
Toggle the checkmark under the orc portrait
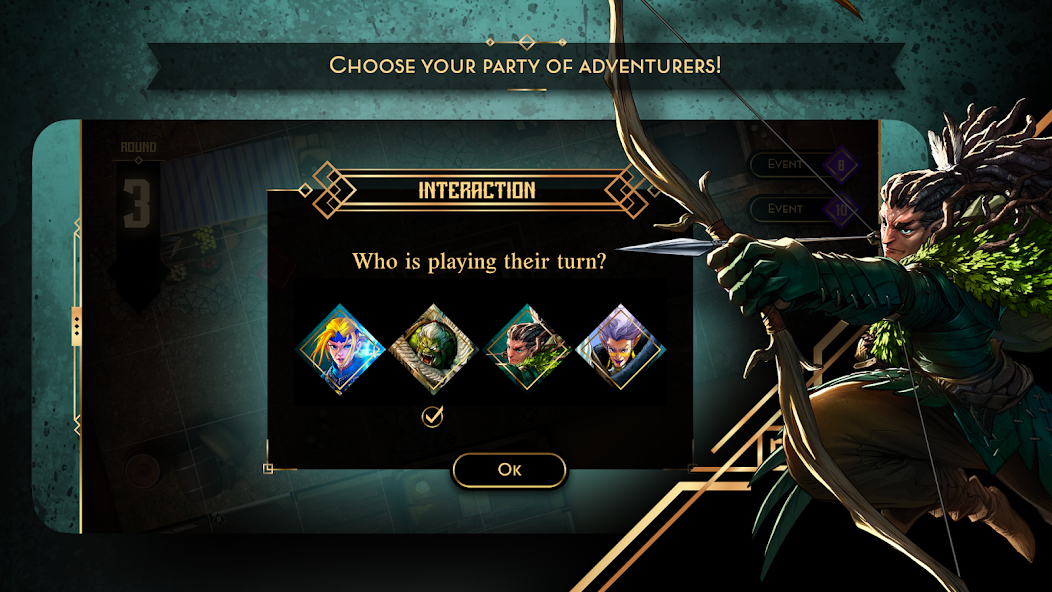pyautogui.click(x=432, y=416)
